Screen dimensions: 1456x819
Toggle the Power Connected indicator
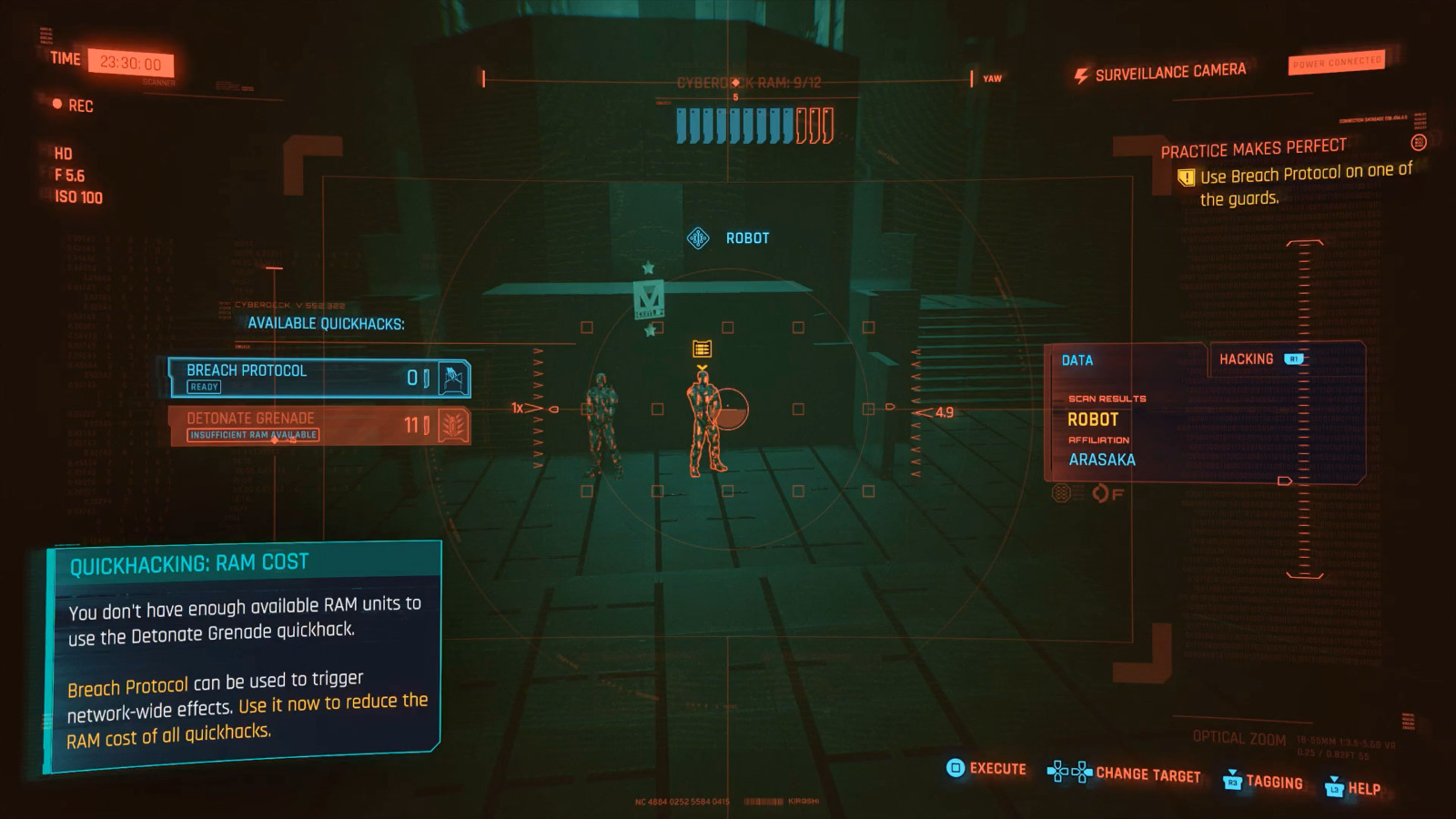(x=1338, y=63)
